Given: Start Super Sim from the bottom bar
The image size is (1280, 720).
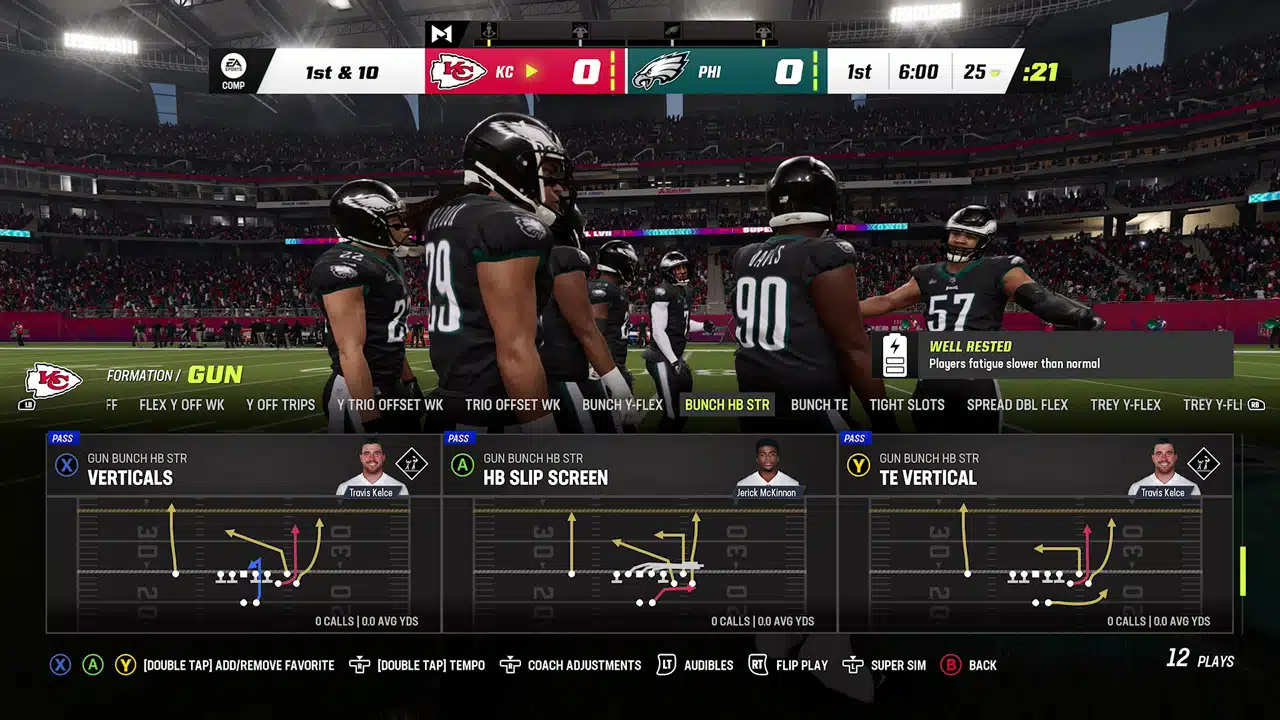Looking at the screenshot, I should [884, 665].
